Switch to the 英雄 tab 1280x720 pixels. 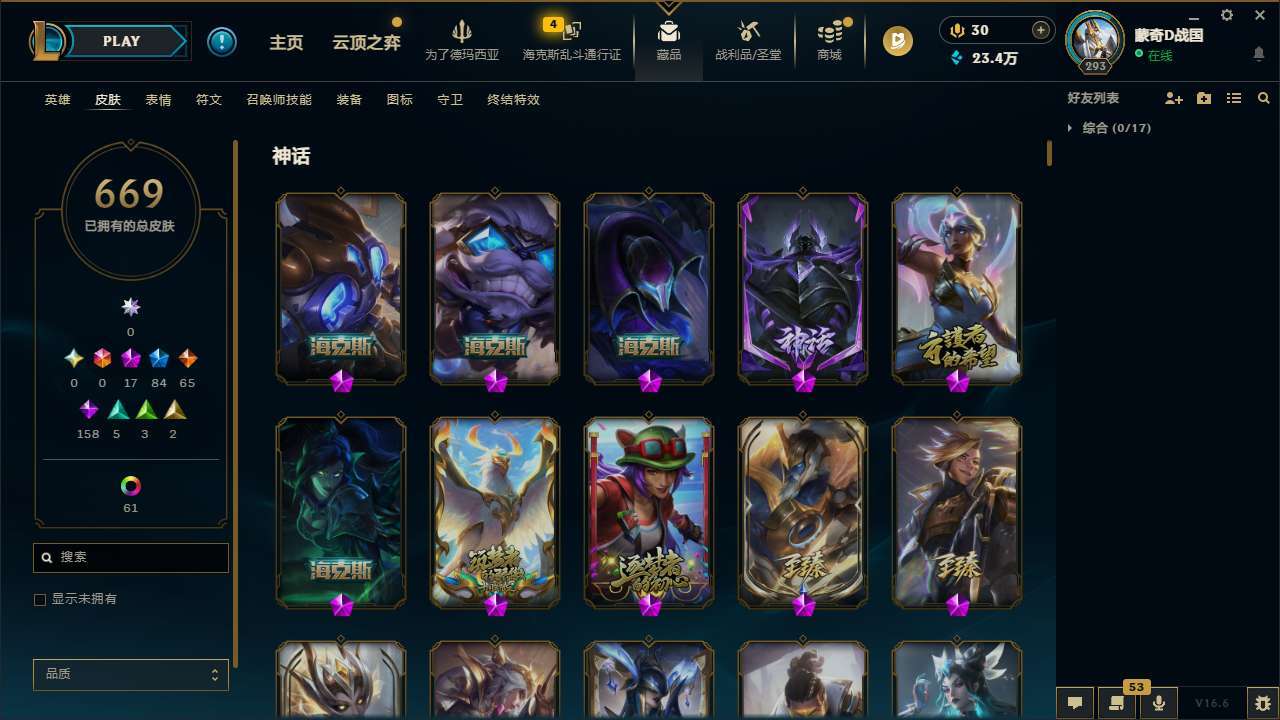click(x=57, y=100)
